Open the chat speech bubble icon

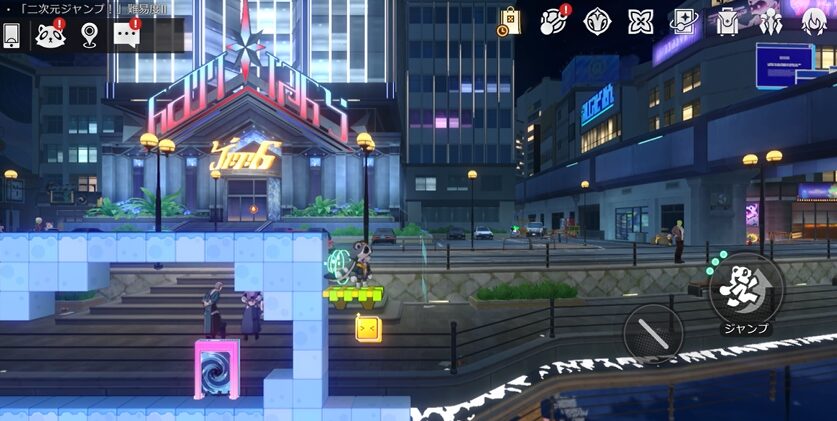tap(126, 35)
